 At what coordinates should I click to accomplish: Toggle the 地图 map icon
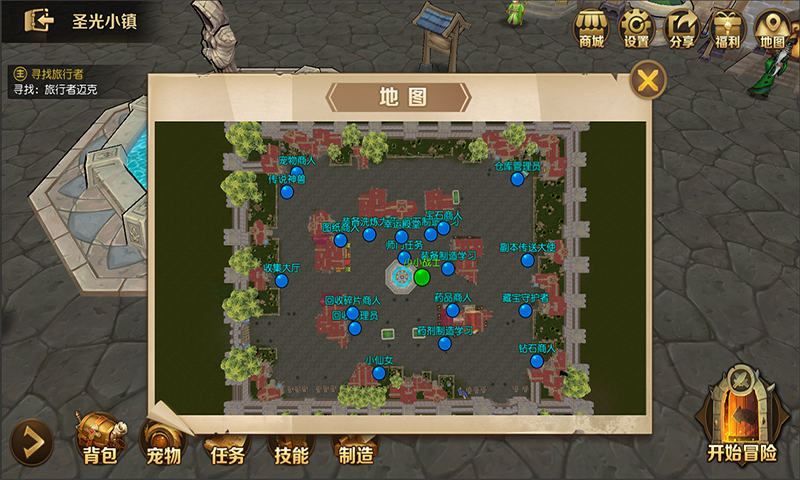point(772,28)
